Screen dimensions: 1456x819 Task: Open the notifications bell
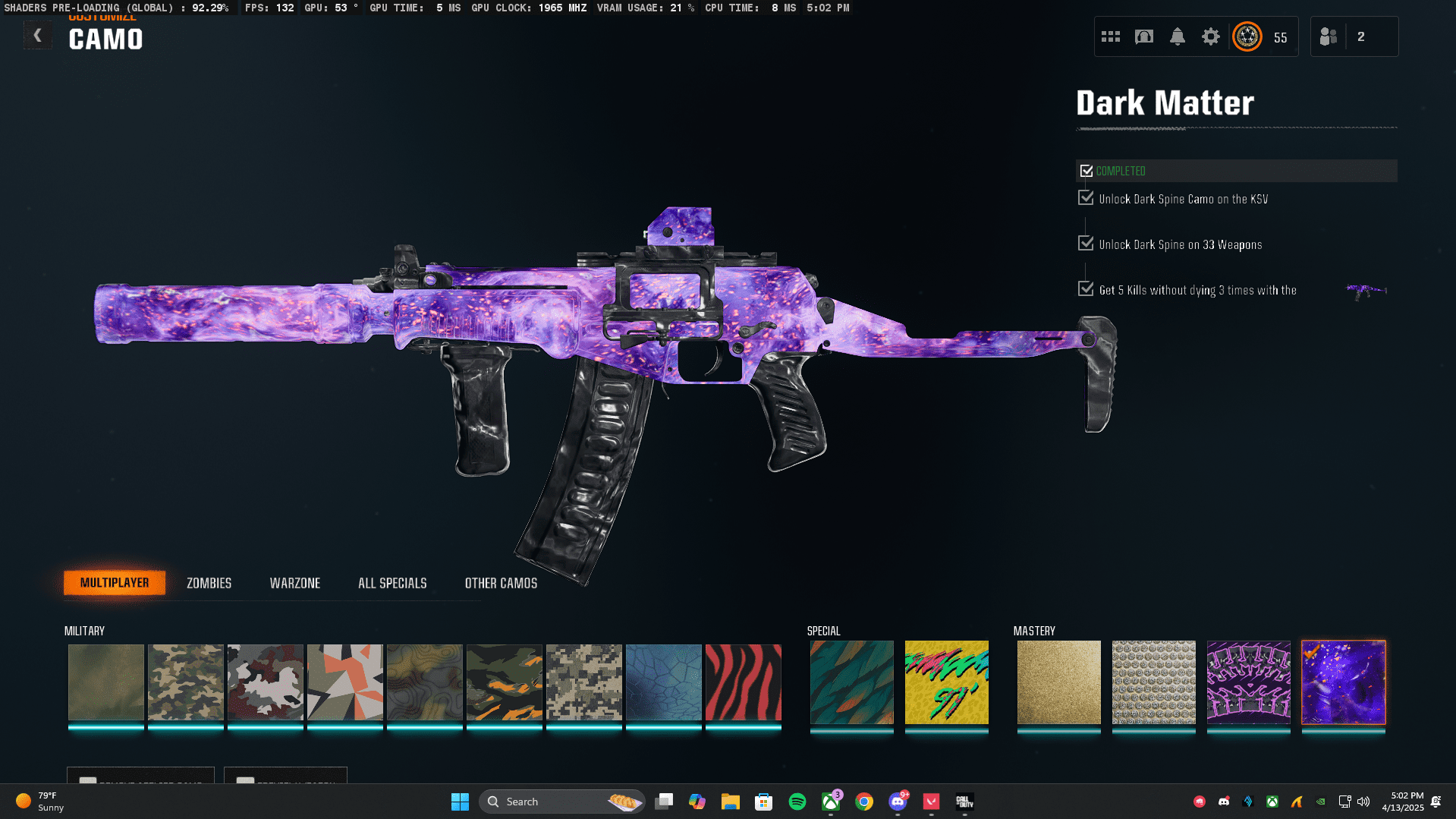(x=1177, y=36)
